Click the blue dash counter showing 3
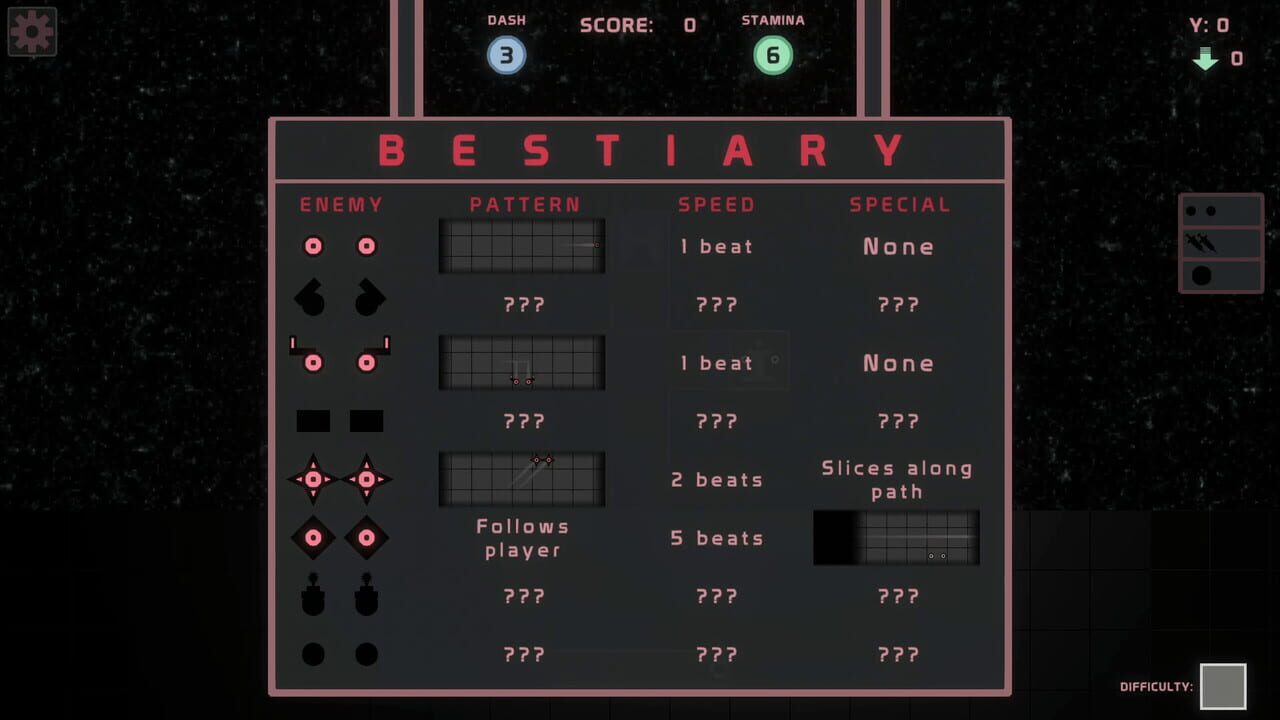This screenshot has height=720, width=1280. coord(507,55)
